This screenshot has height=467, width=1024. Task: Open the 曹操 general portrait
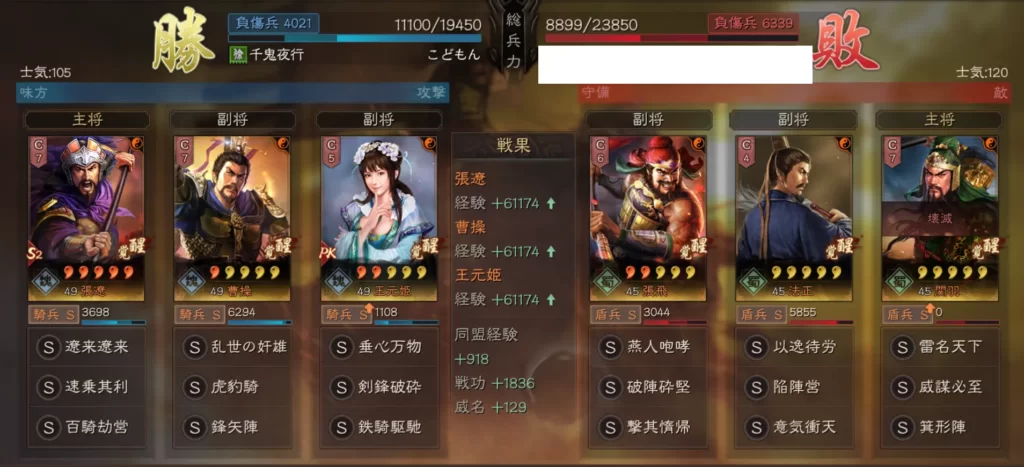[x=232, y=216]
